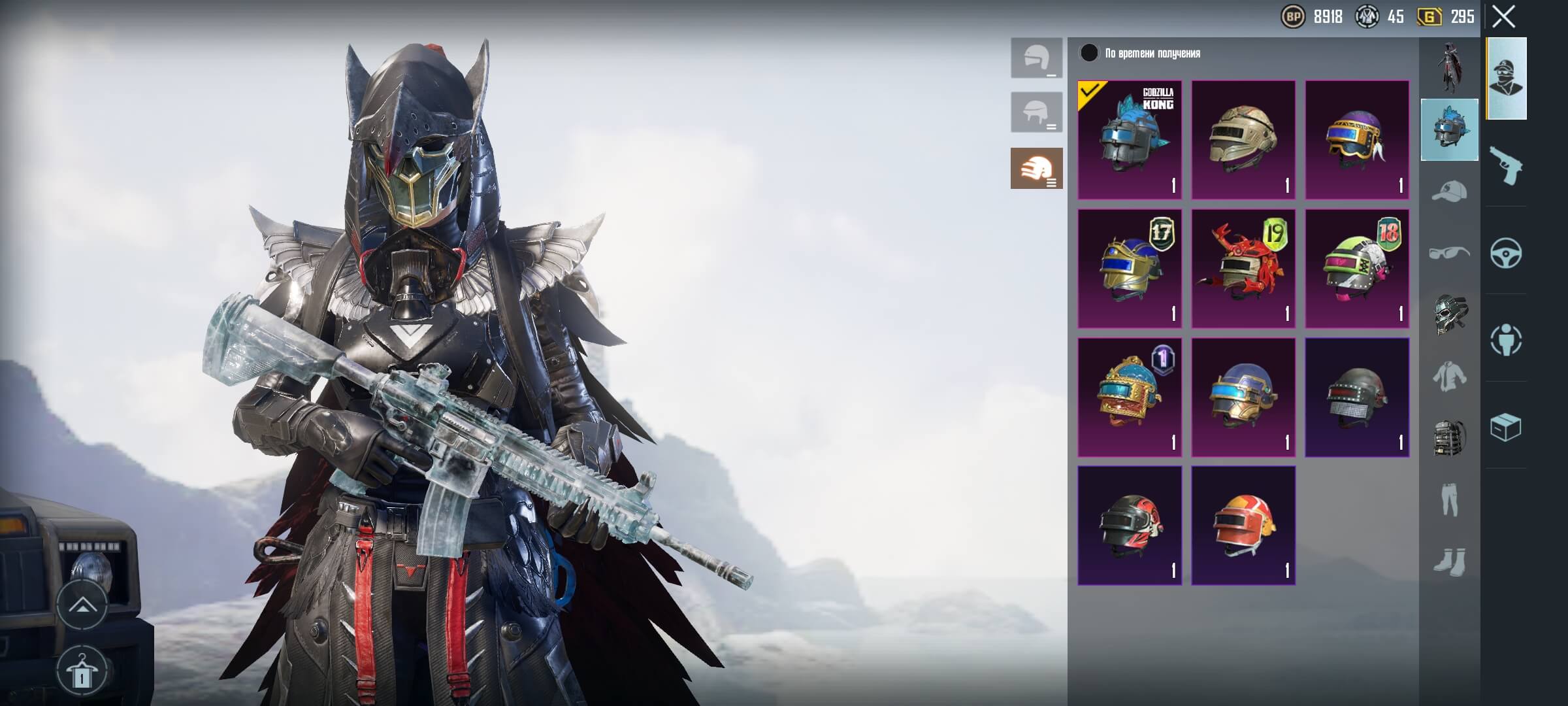Choose the black and red helmet skin

(1130, 526)
